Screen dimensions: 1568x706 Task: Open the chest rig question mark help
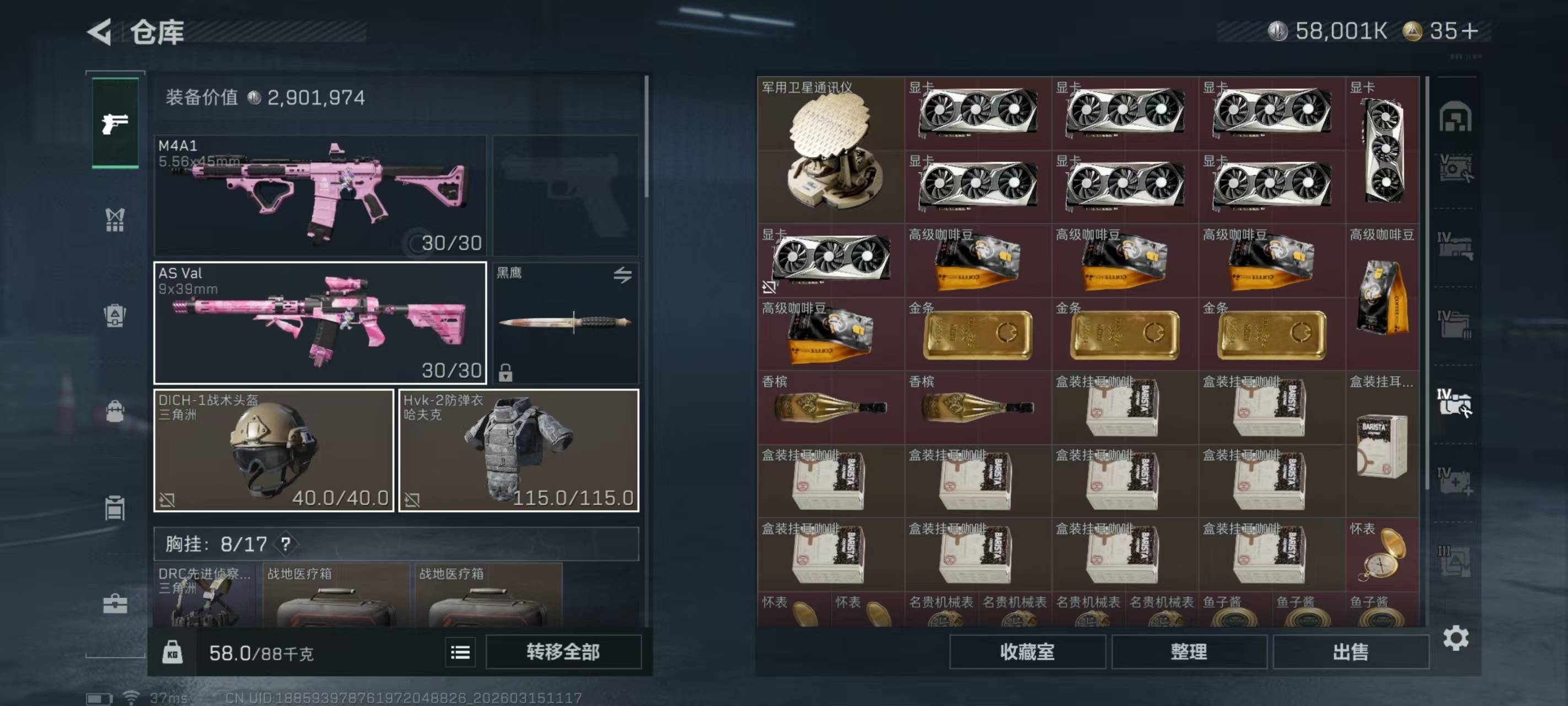(x=286, y=543)
